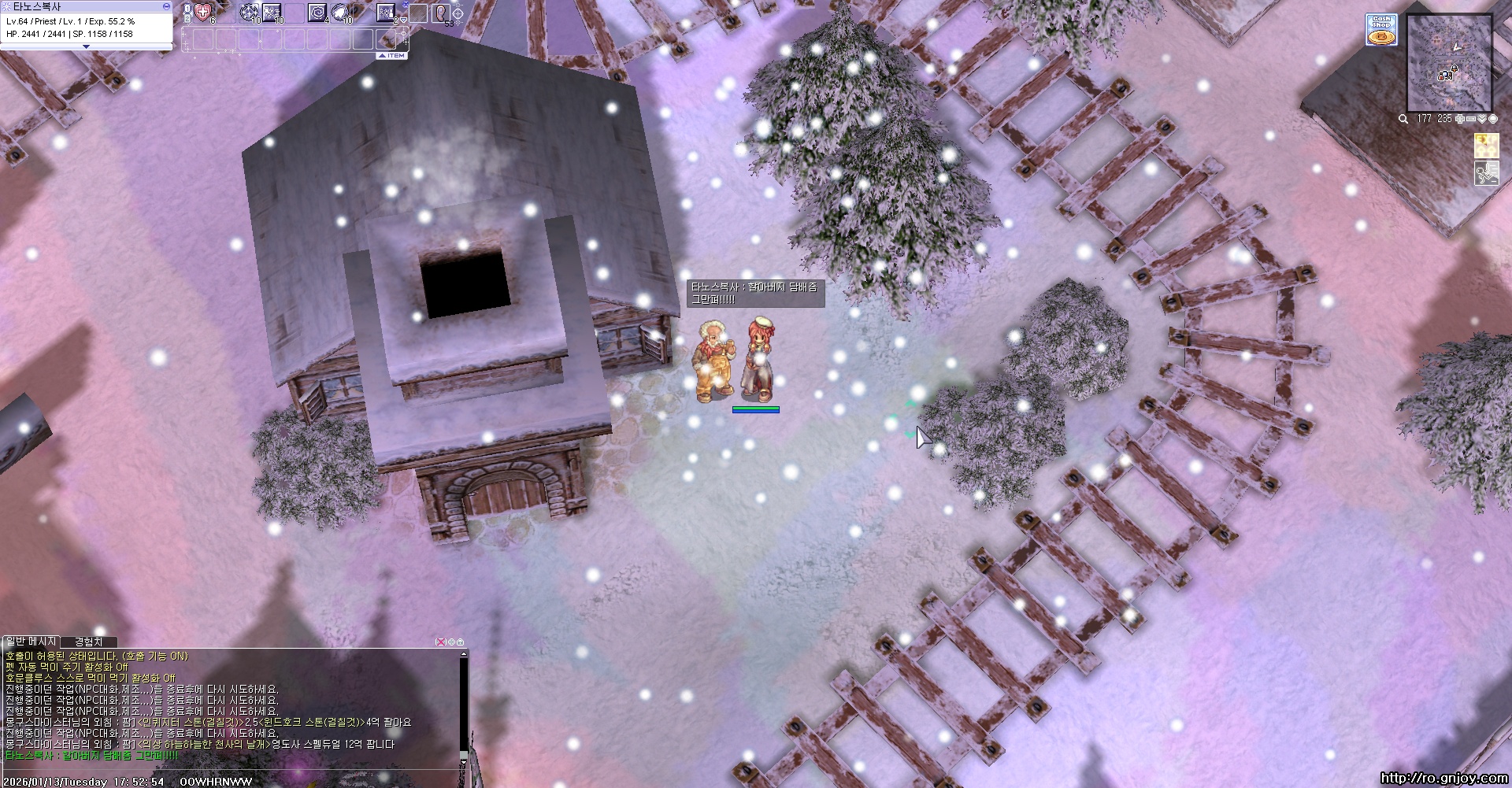Click the minimap
Screen dimensions: 1512x788
click(1449, 63)
